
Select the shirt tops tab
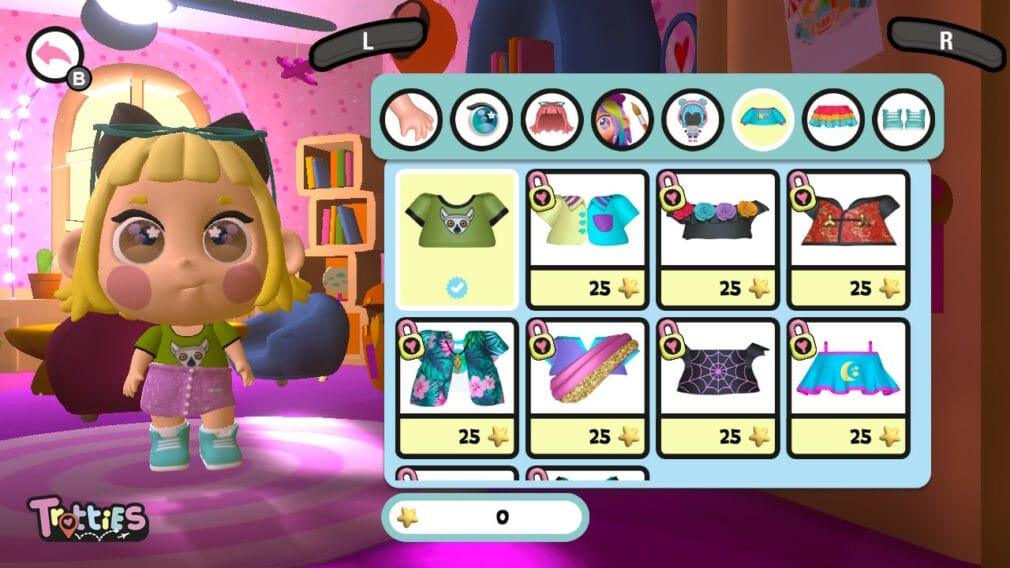763,119
